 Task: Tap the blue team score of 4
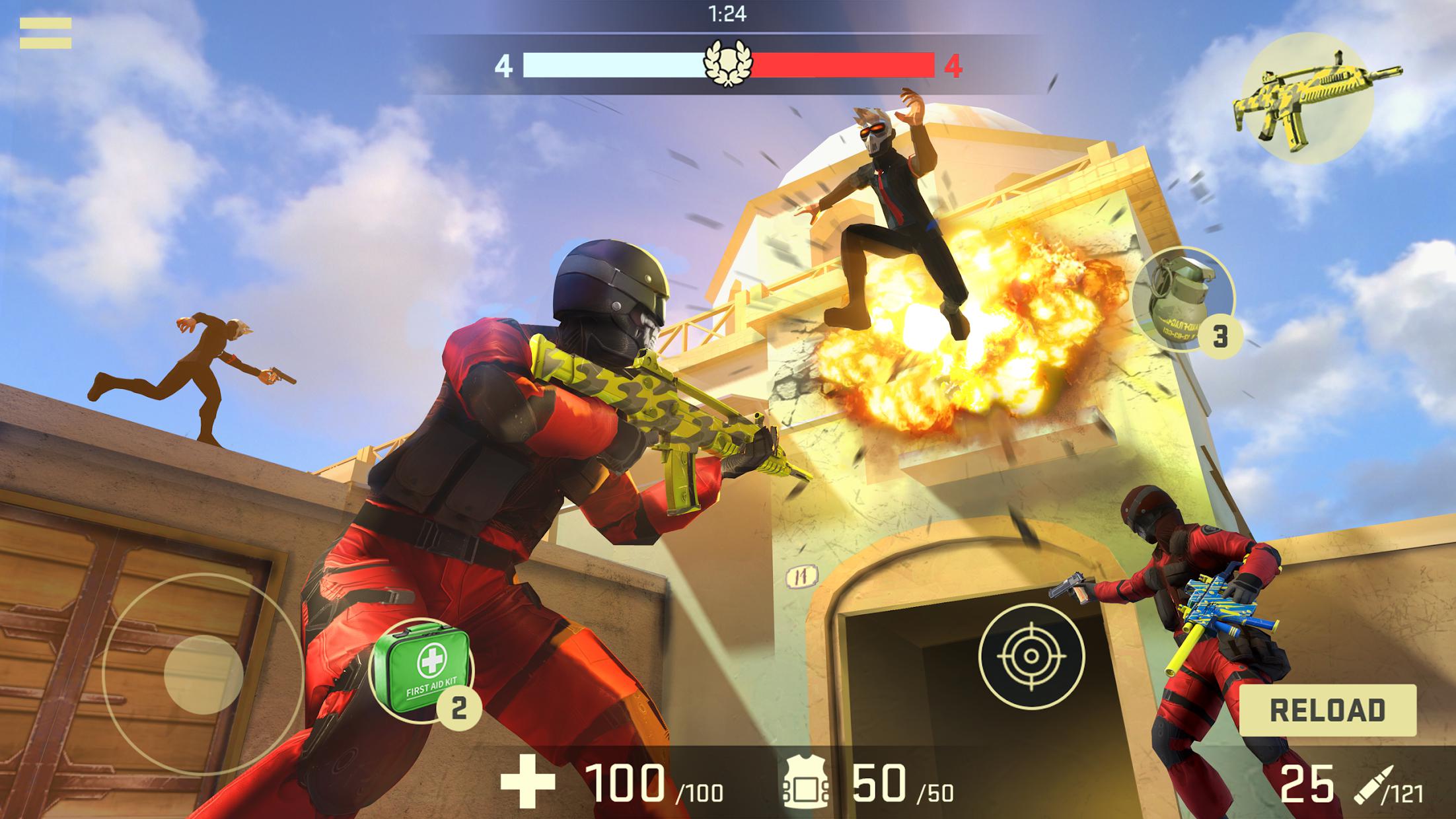[x=506, y=66]
